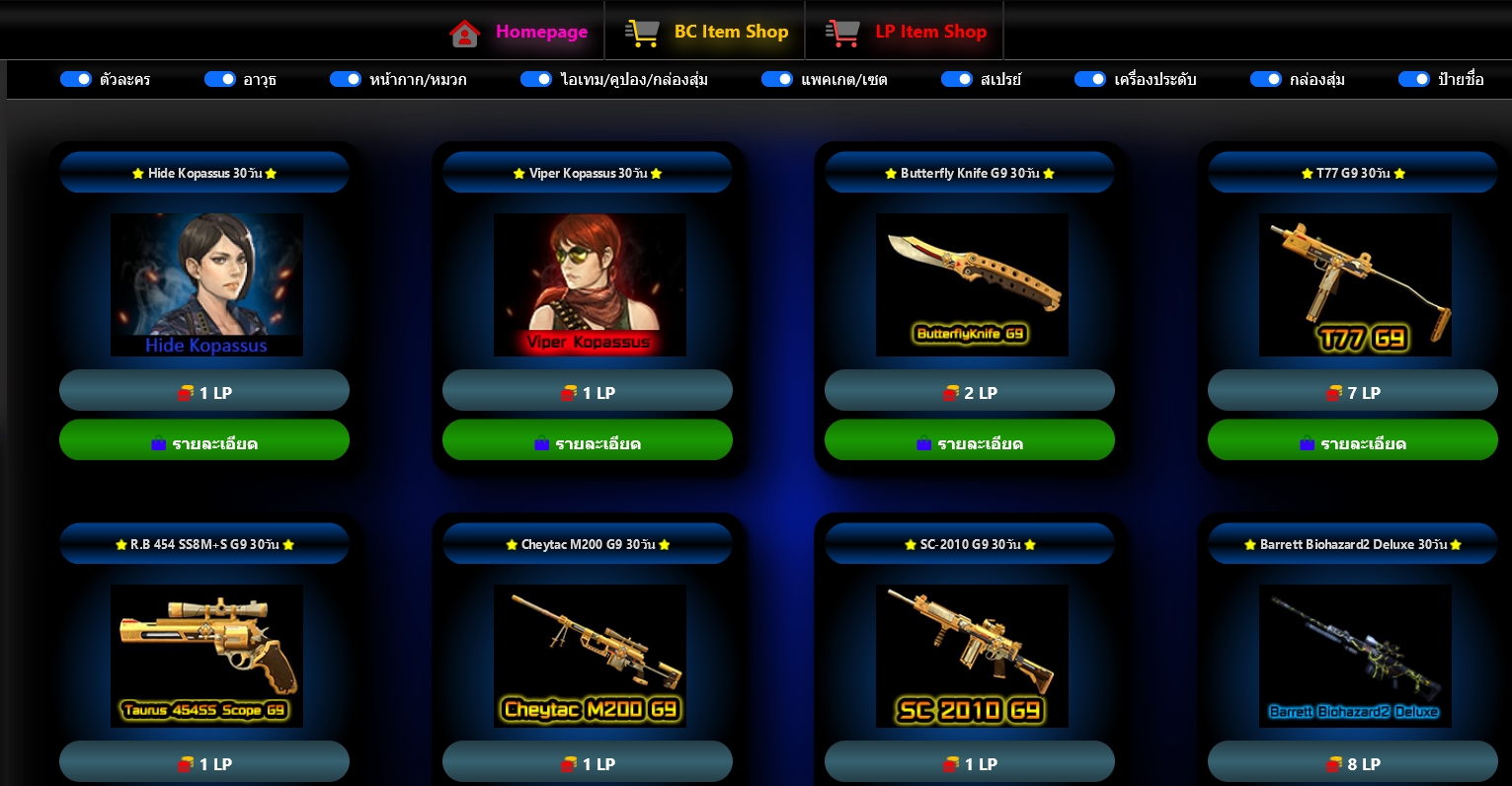
Task: View details of Butterfly Knife G9
Action: click(970, 440)
